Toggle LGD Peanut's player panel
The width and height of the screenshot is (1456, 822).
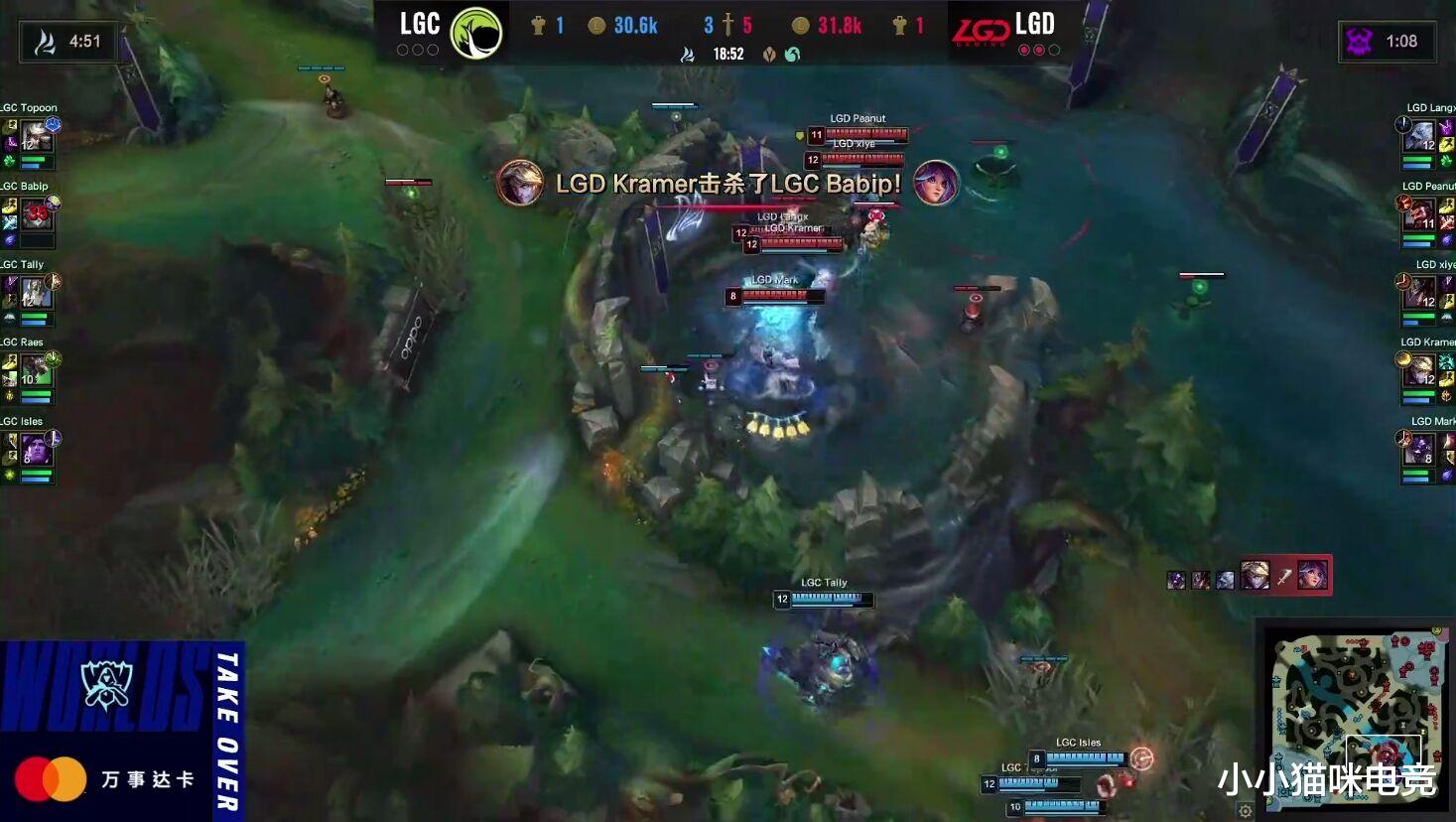pos(1421,212)
